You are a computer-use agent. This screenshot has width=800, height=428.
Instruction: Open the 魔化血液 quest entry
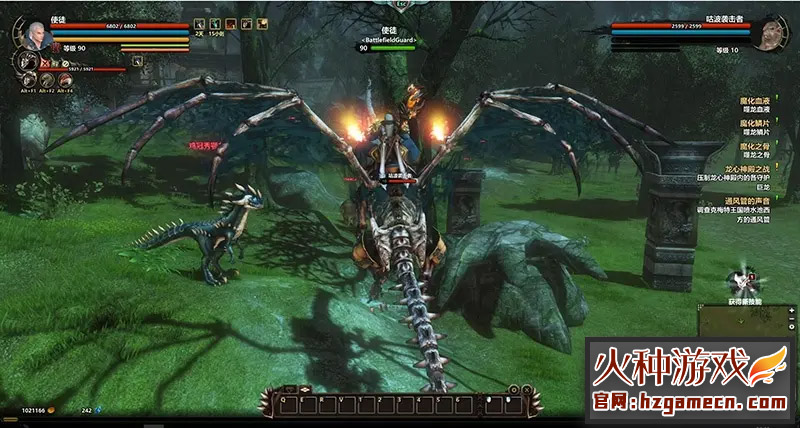[x=755, y=99]
